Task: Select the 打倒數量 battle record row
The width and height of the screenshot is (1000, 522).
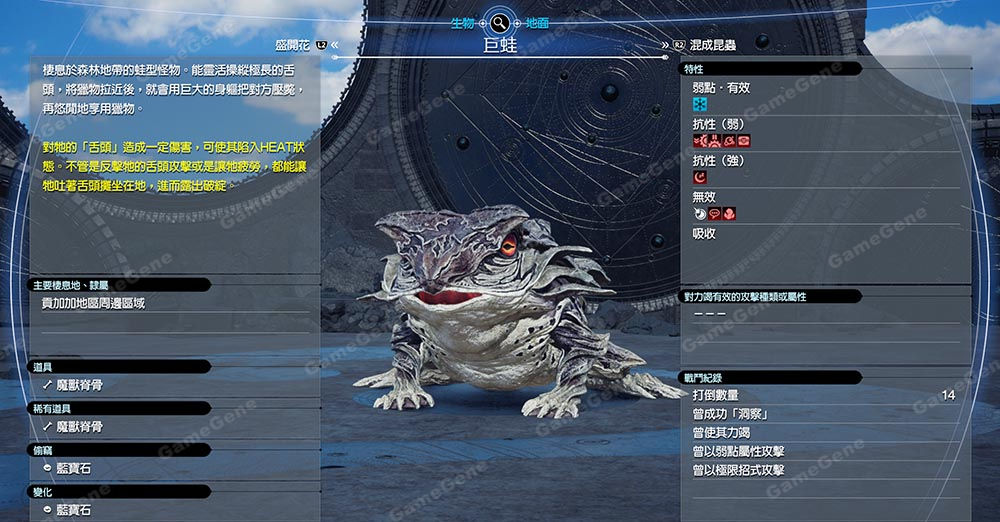Action: pos(822,396)
